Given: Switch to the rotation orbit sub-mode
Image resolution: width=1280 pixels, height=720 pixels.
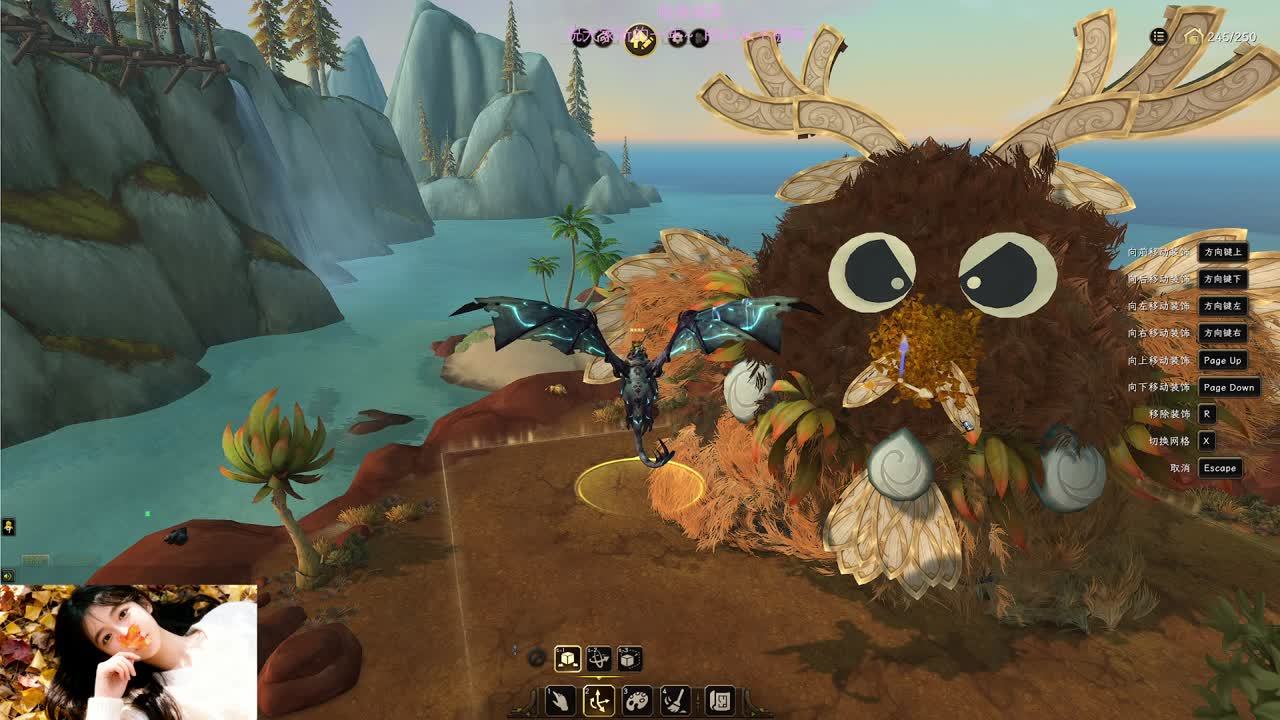Looking at the screenshot, I should pos(599,658).
